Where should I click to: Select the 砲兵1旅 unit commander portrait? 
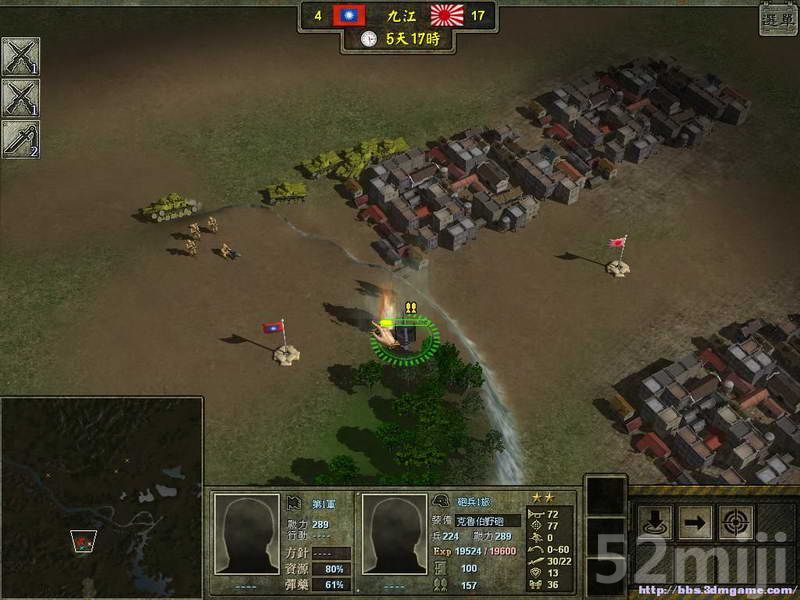click(394, 536)
